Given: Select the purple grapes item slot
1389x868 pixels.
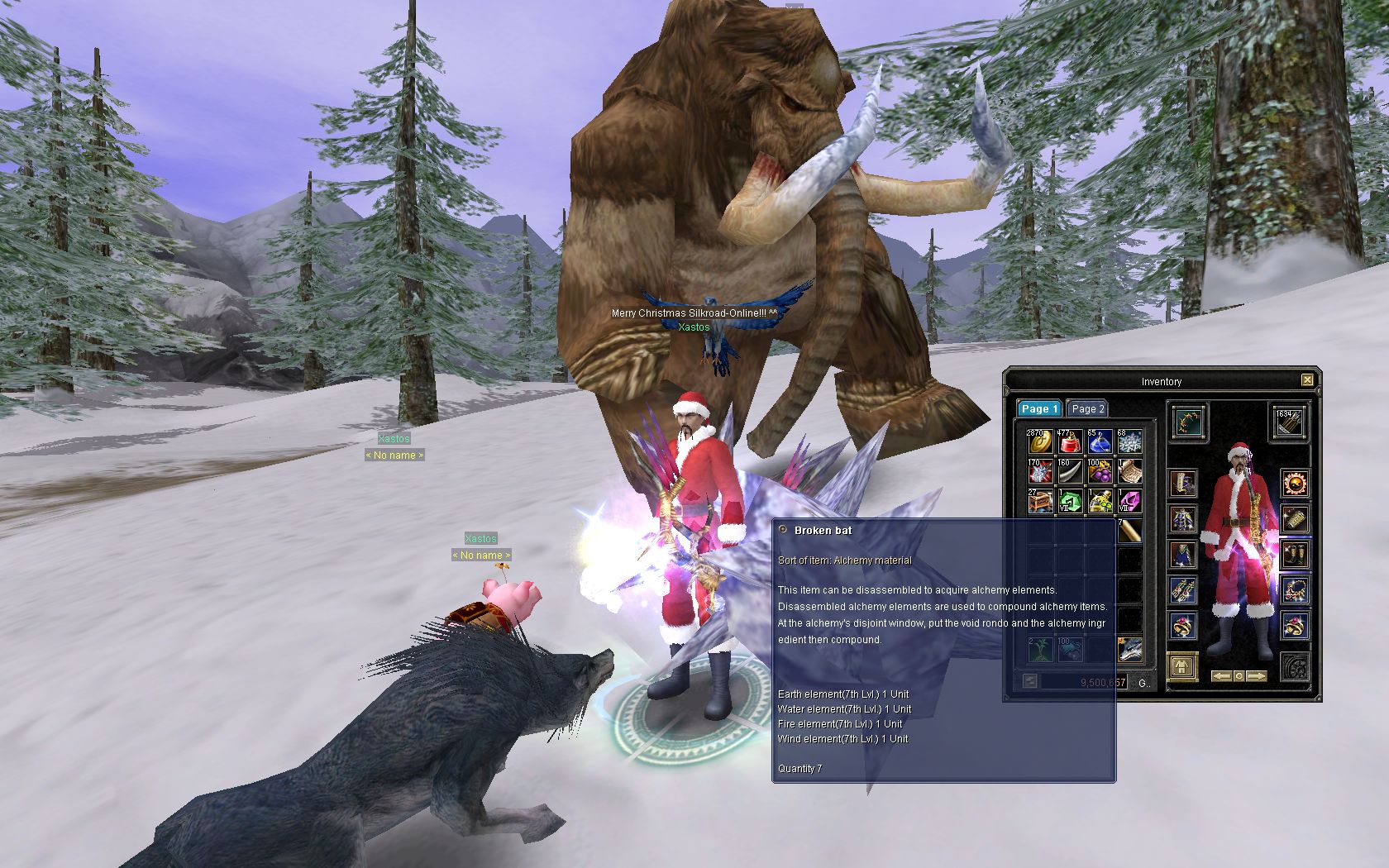Looking at the screenshot, I should pyautogui.click(x=1100, y=471).
